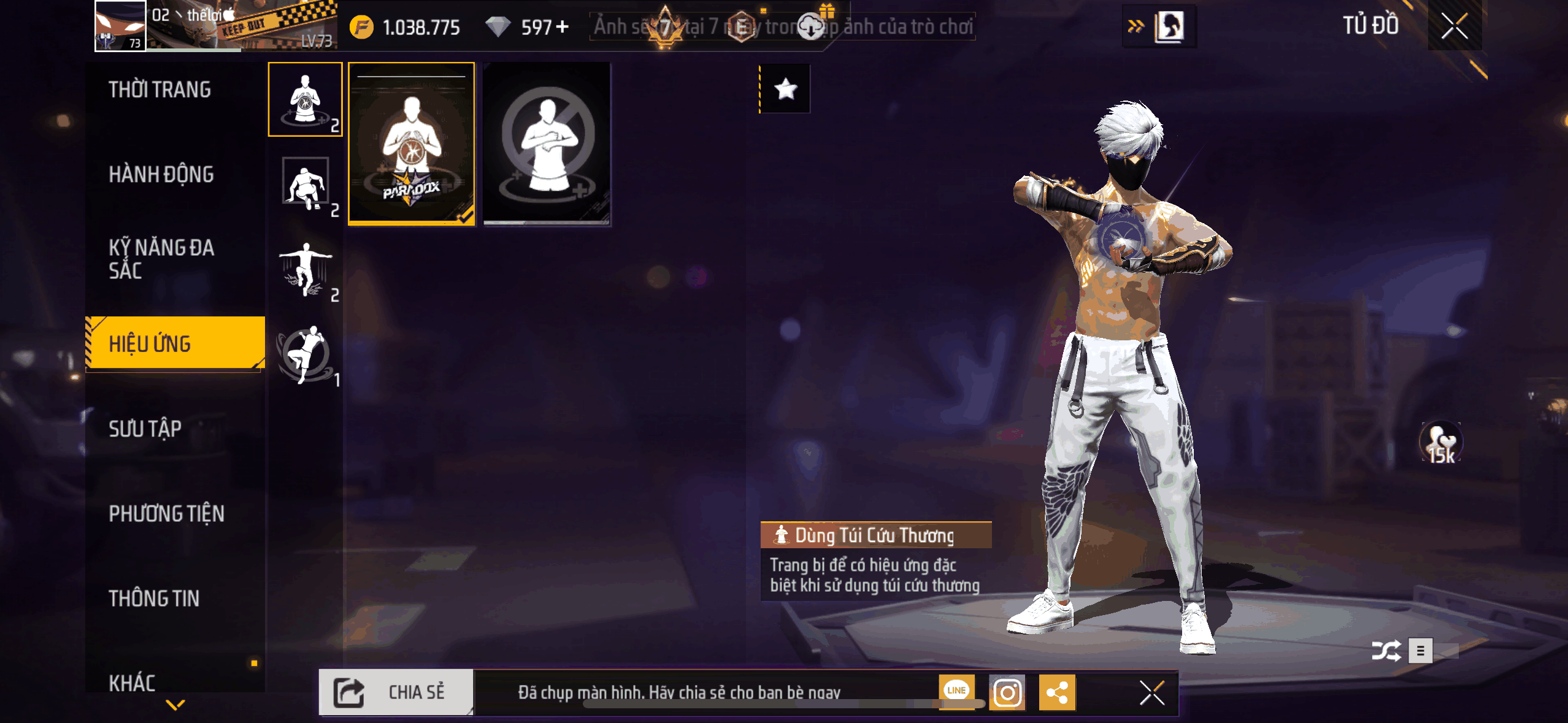Click the Chia Sẻ share button
The height and width of the screenshot is (723, 1568).
tap(396, 692)
